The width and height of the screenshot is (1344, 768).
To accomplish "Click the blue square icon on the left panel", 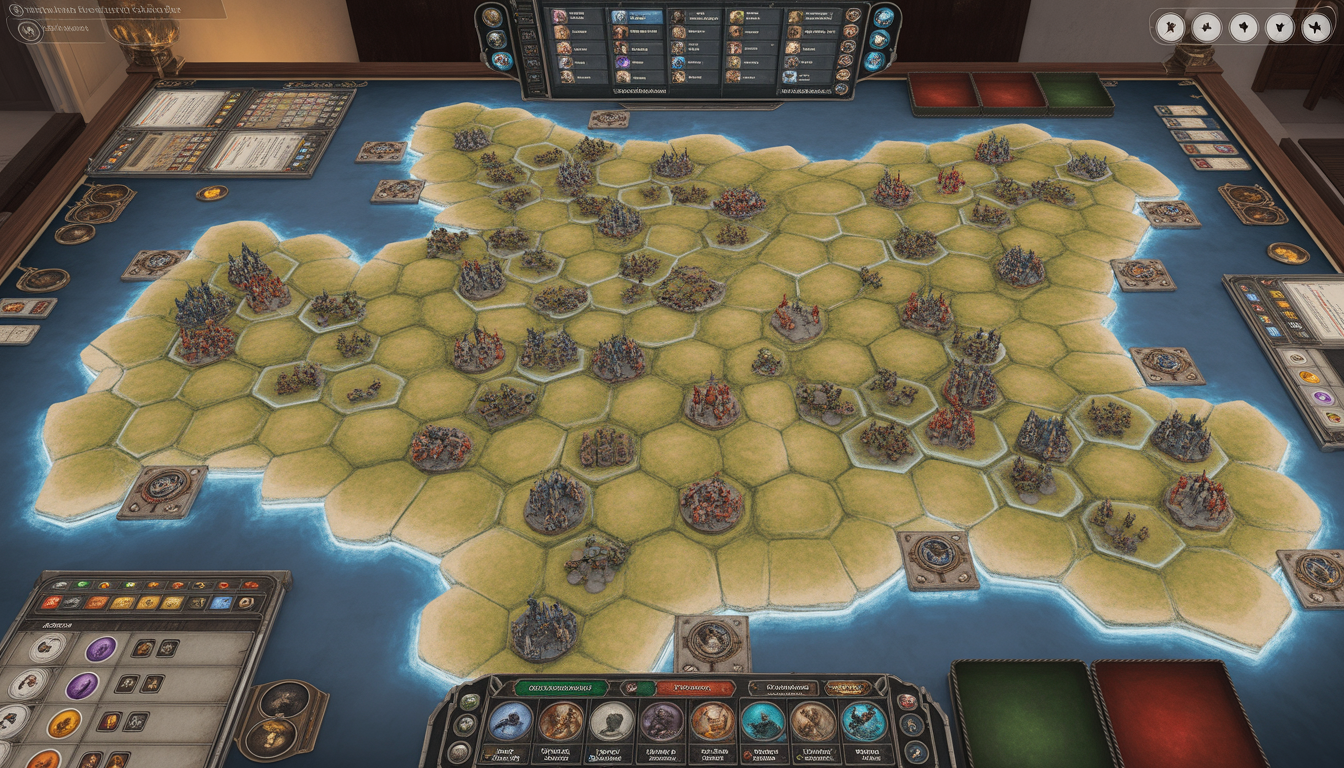I will (x=222, y=603).
